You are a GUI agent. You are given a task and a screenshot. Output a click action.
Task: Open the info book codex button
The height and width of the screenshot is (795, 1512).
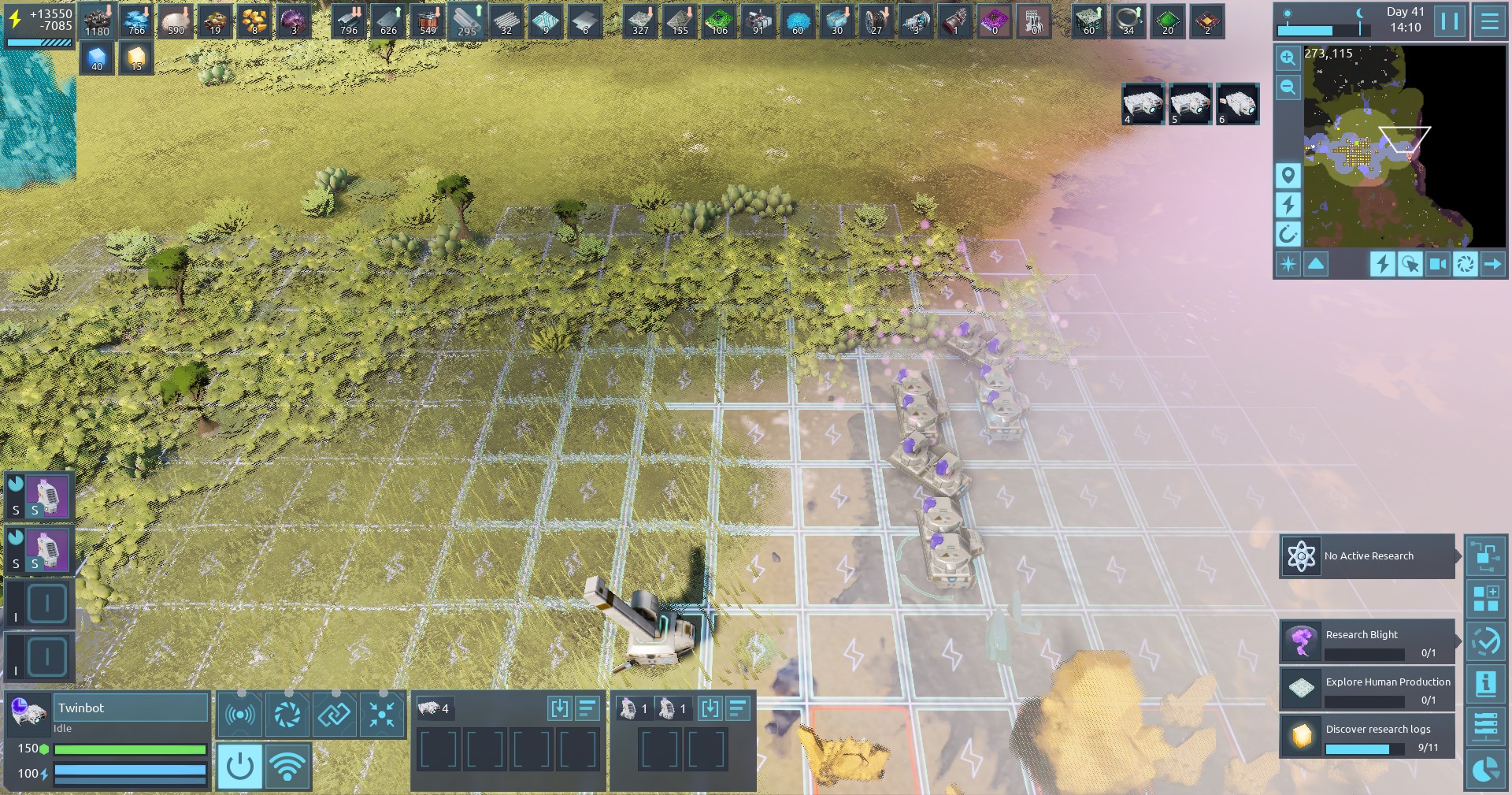1485,684
